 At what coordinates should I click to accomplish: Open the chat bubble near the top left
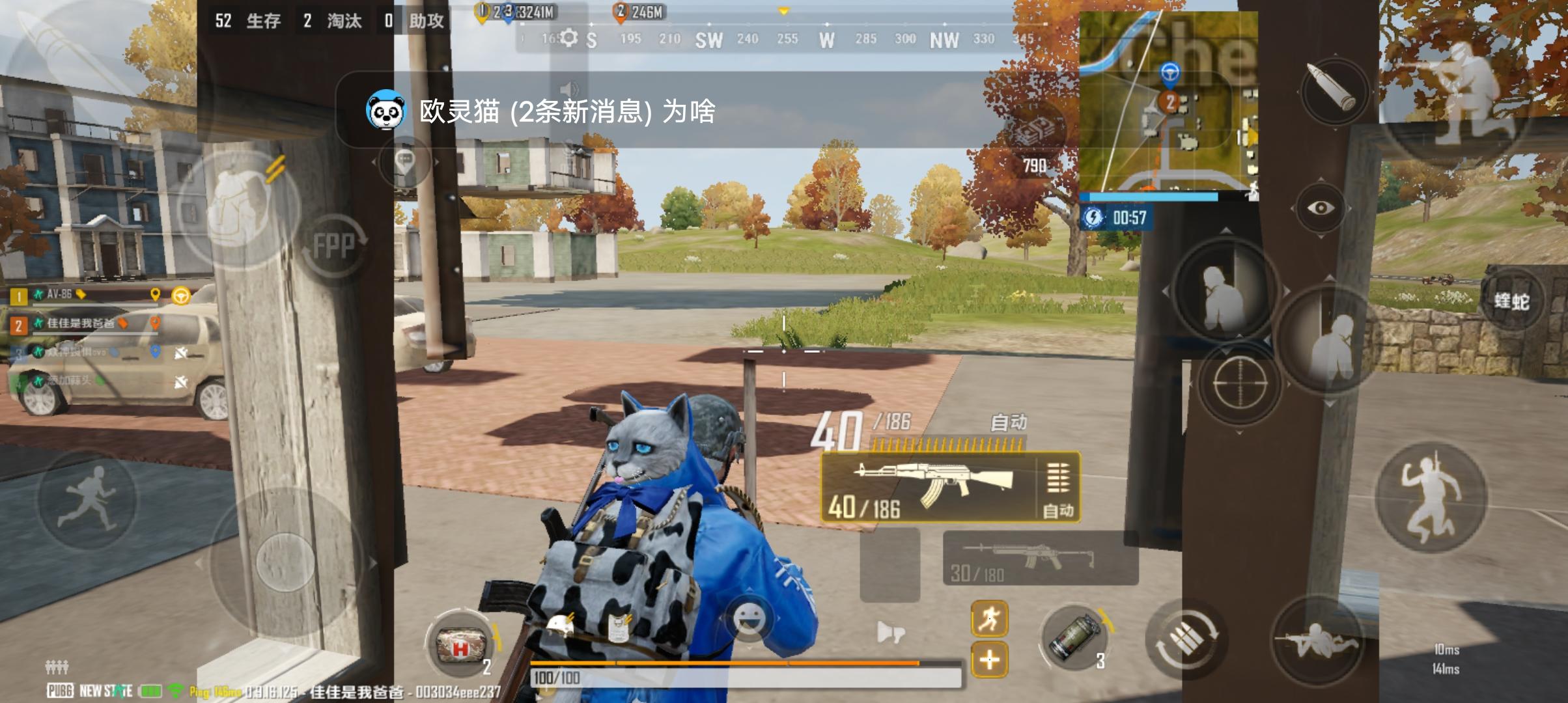(404, 159)
